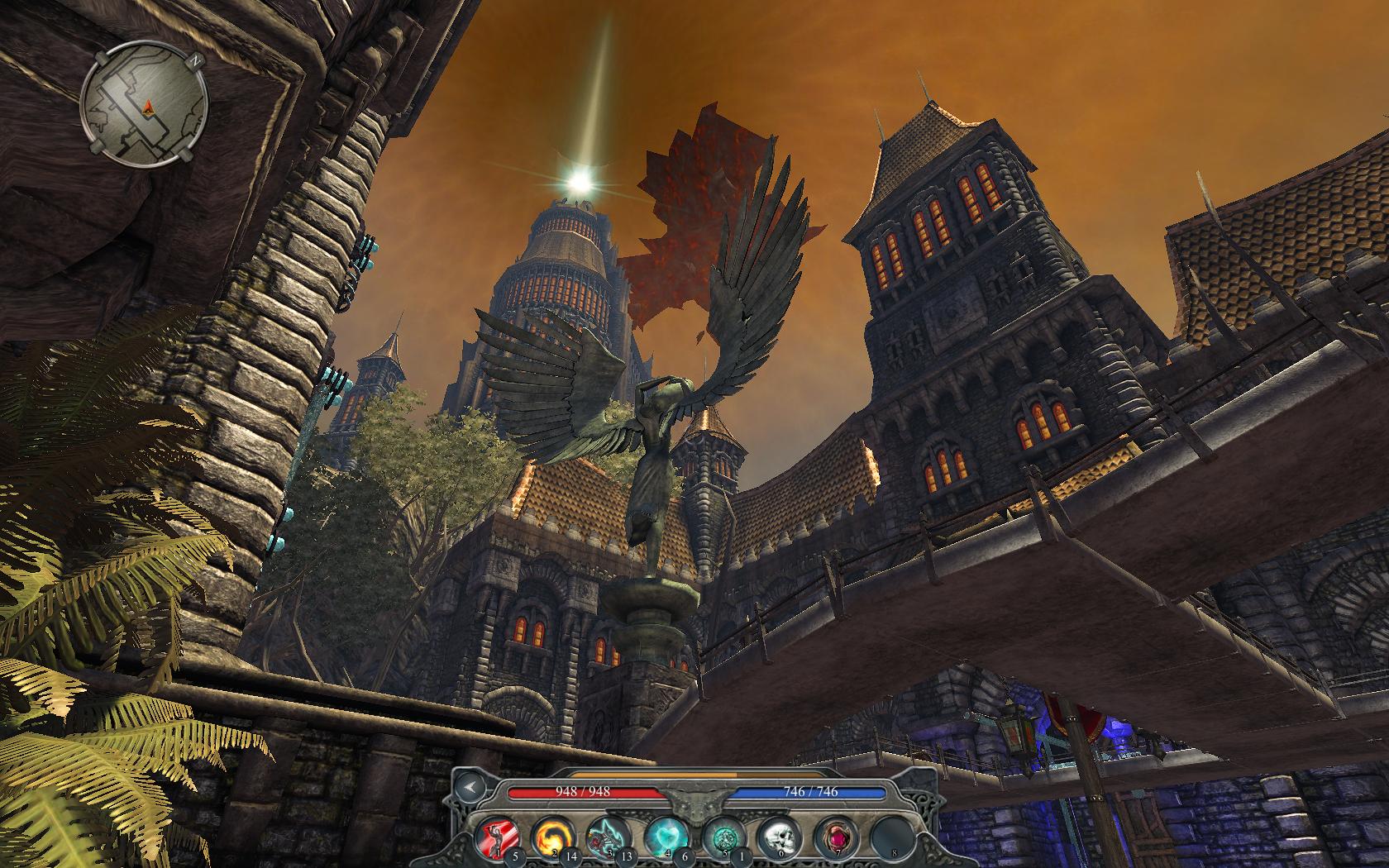Select the empty hotbar slot 8

(x=890, y=837)
